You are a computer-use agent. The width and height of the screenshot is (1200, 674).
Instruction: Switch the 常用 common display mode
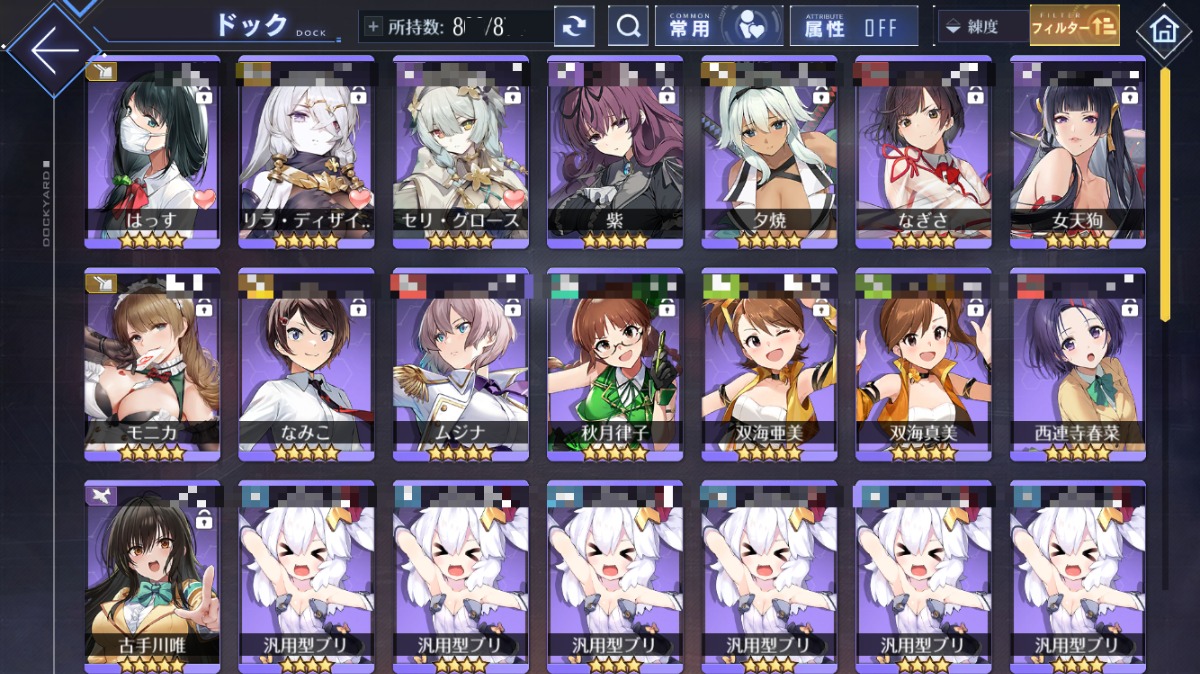tap(718, 27)
